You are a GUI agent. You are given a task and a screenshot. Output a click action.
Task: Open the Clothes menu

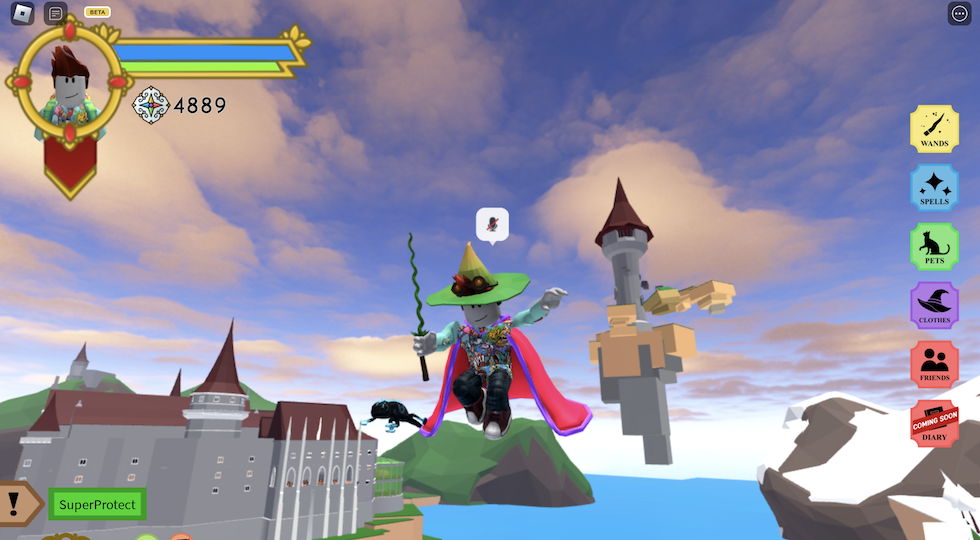(x=934, y=305)
